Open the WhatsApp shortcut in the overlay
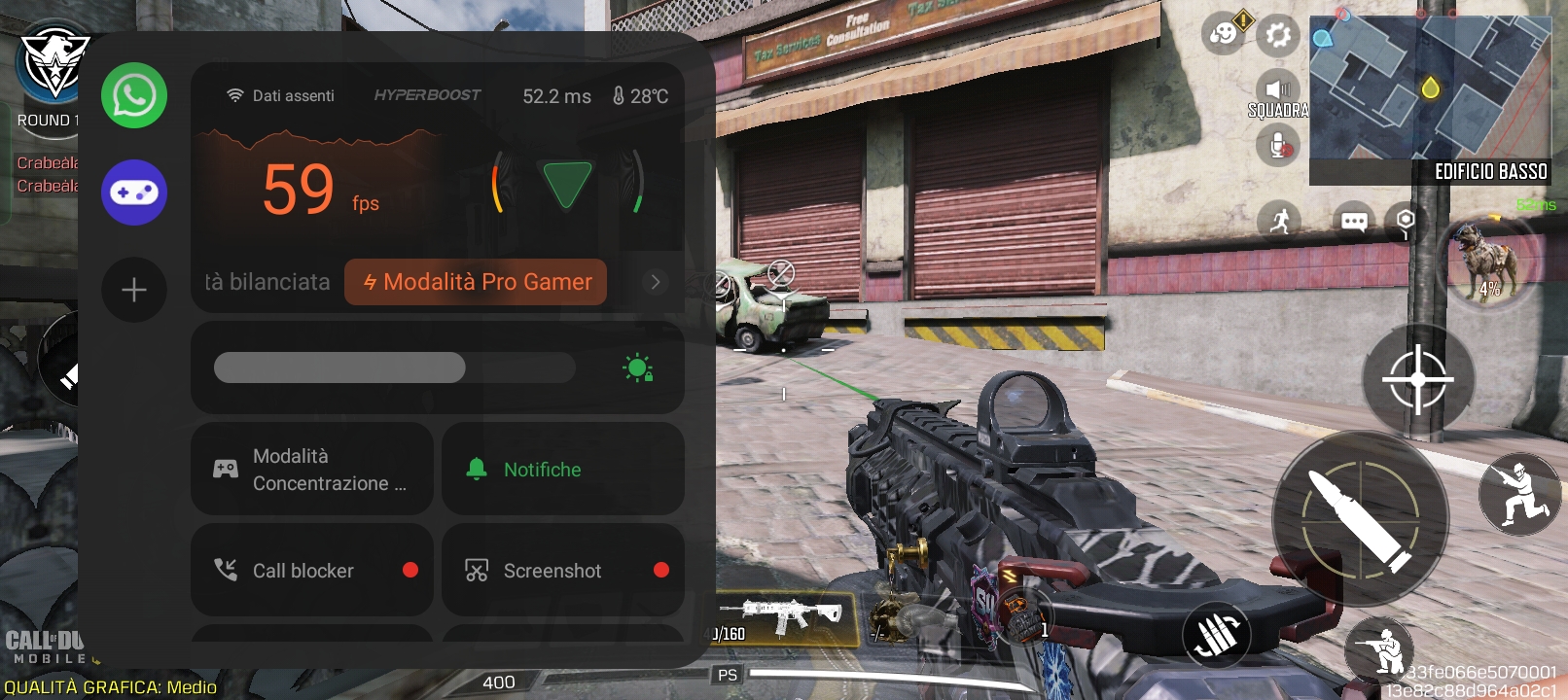 (134, 95)
